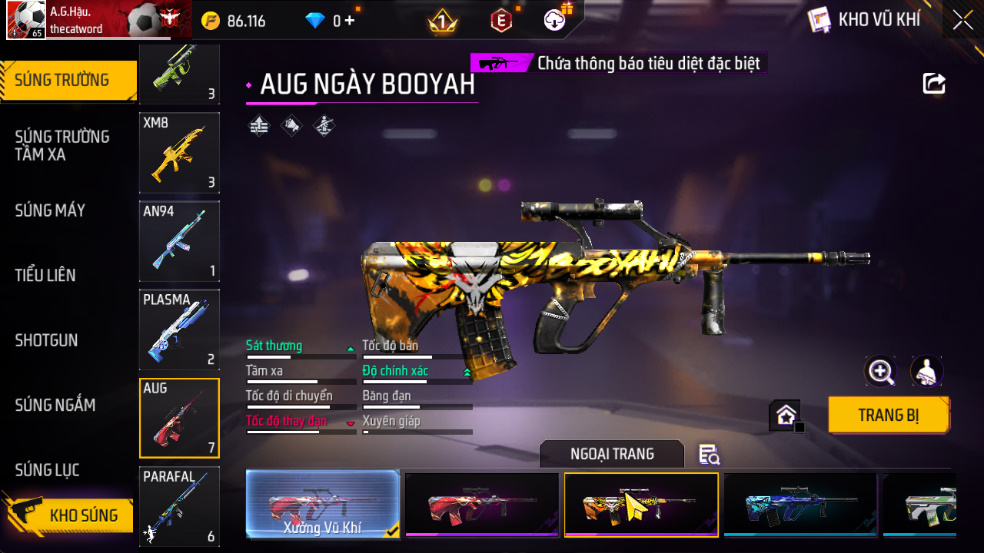Choose the red AUG skin thumbnail

click(481, 504)
